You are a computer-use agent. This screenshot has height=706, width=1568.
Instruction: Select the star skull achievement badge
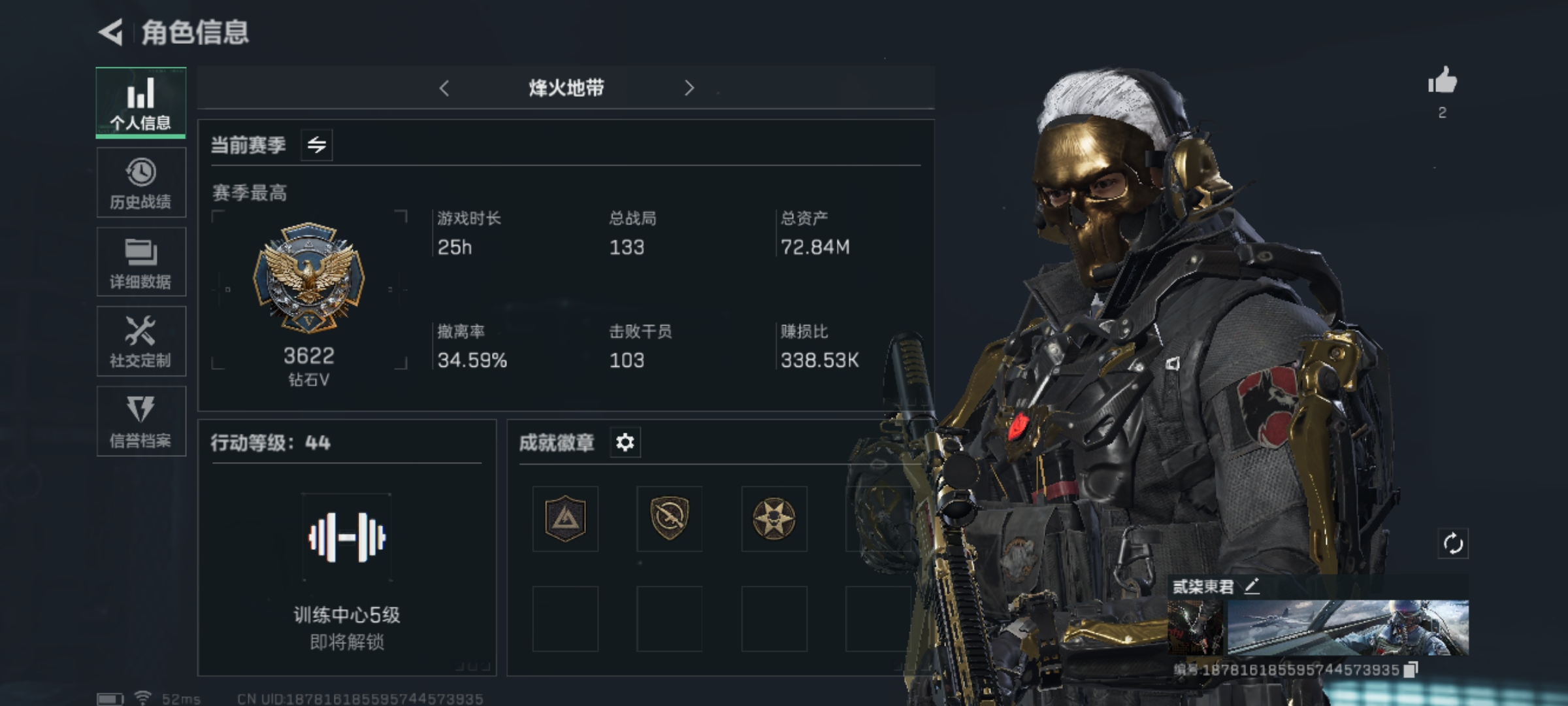774,519
